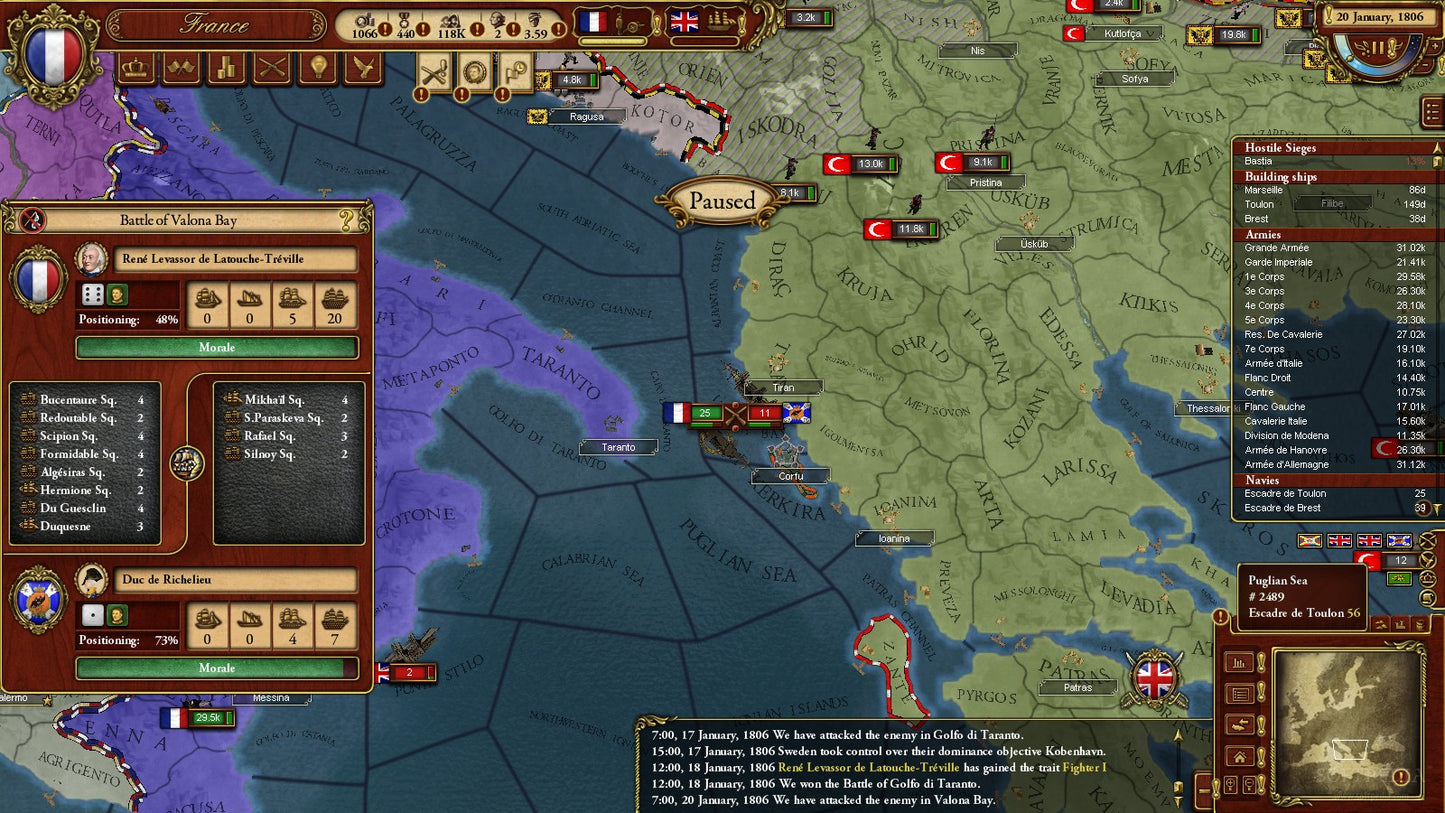Open the crown government tab
The width and height of the screenshot is (1445, 813).
(136, 68)
